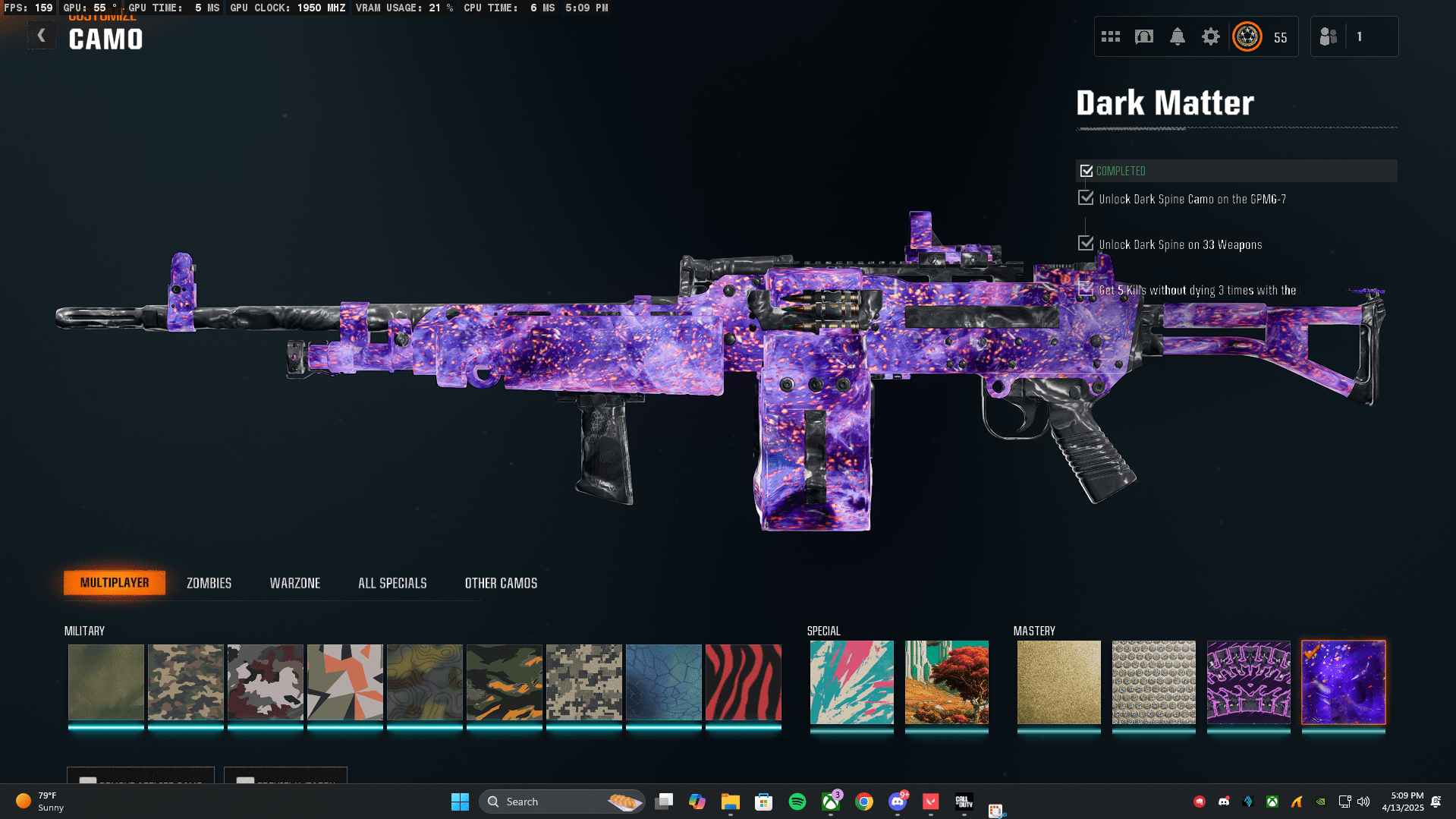Viewport: 1456px width, 819px height.
Task: Open the social party icon
Action: point(1328,36)
